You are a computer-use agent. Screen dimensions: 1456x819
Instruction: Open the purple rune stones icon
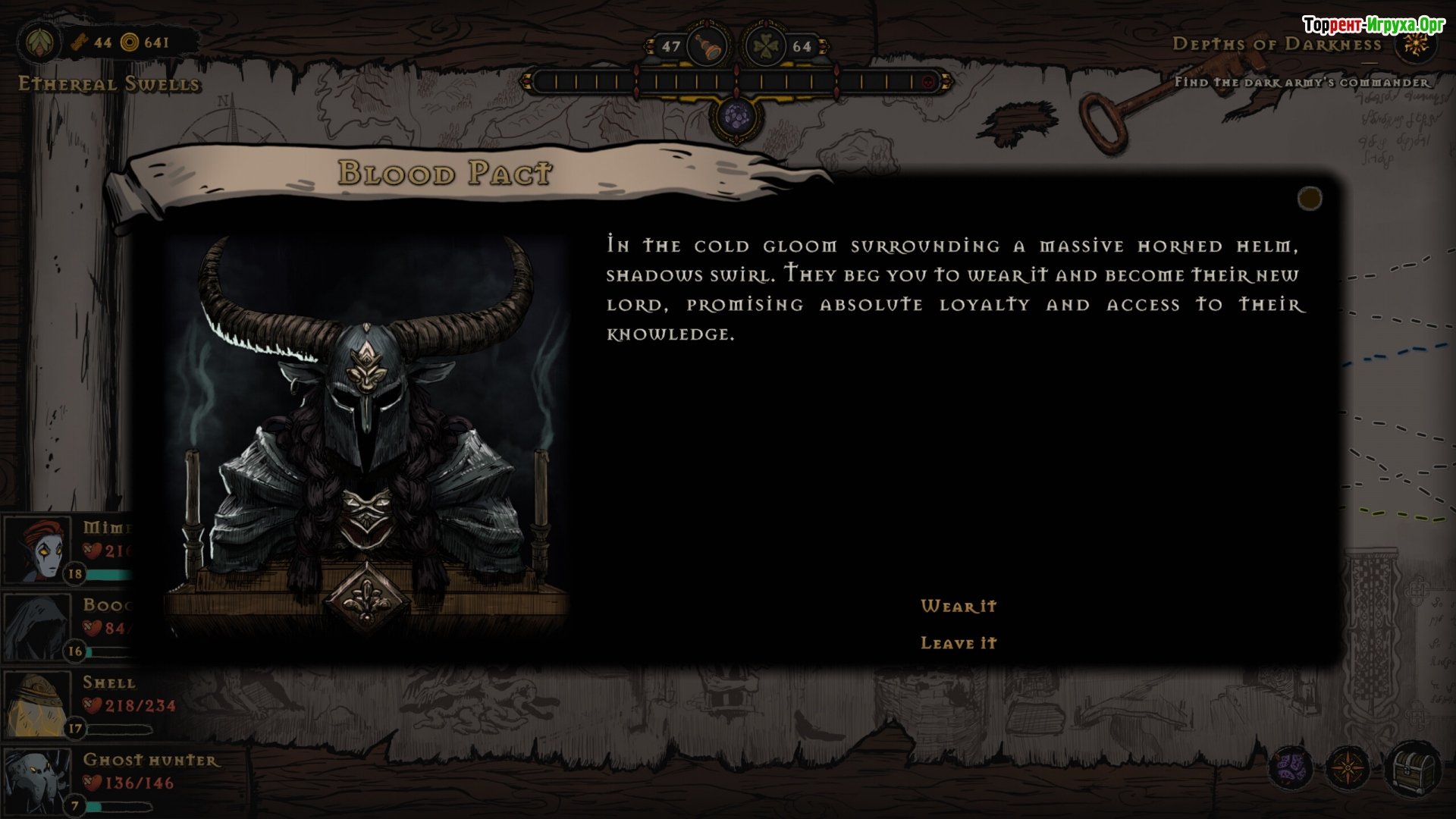1290,769
